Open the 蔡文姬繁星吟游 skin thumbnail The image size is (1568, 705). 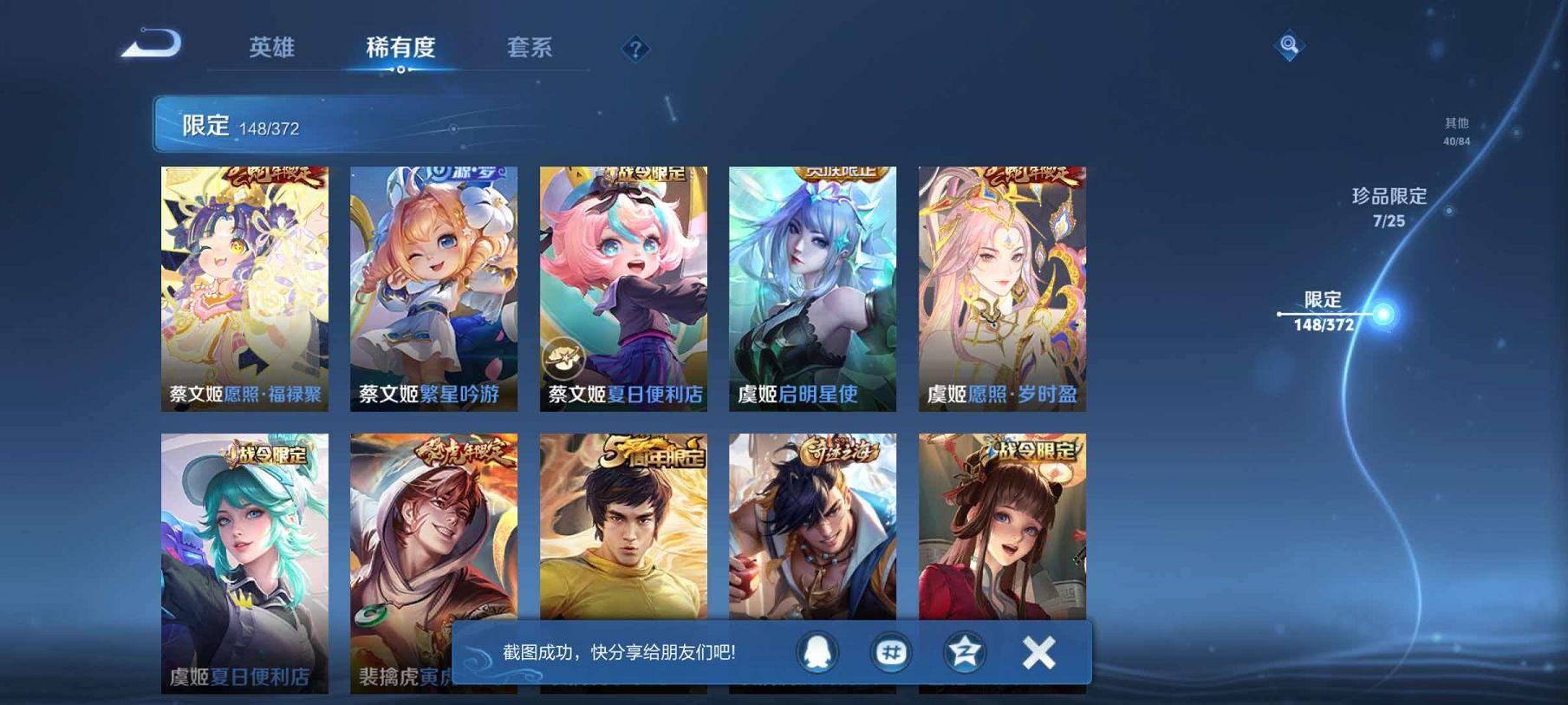pos(433,286)
